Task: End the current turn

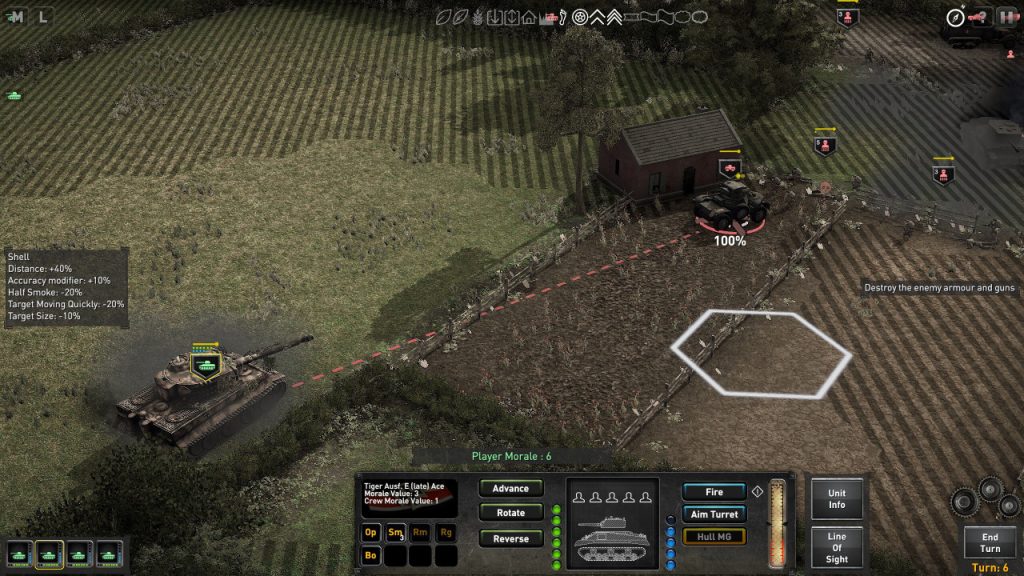Action: pos(990,543)
